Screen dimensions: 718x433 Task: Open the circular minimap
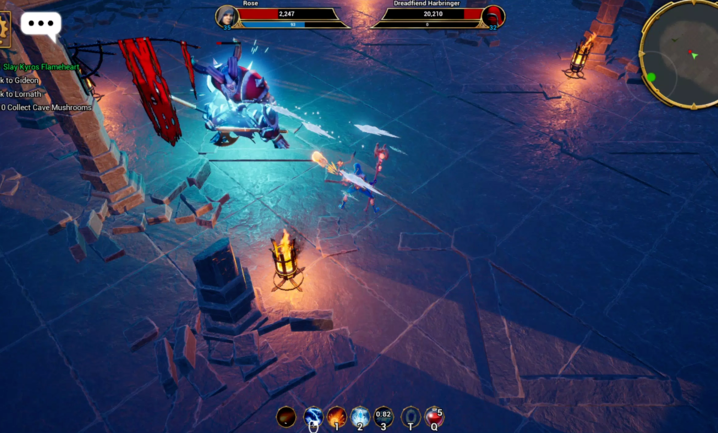[x=682, y=53]
